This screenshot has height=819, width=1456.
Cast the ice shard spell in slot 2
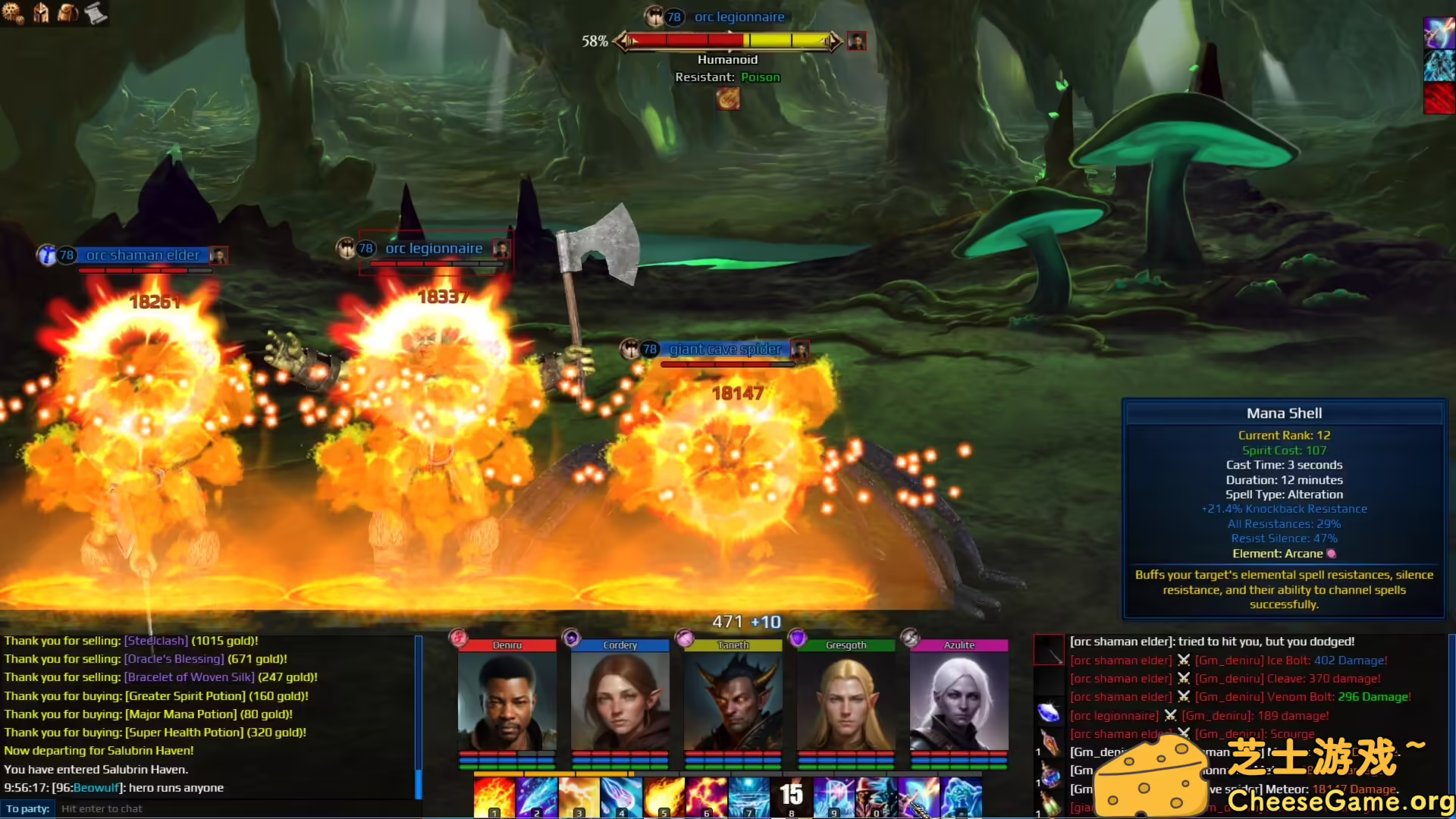(536, 797)
